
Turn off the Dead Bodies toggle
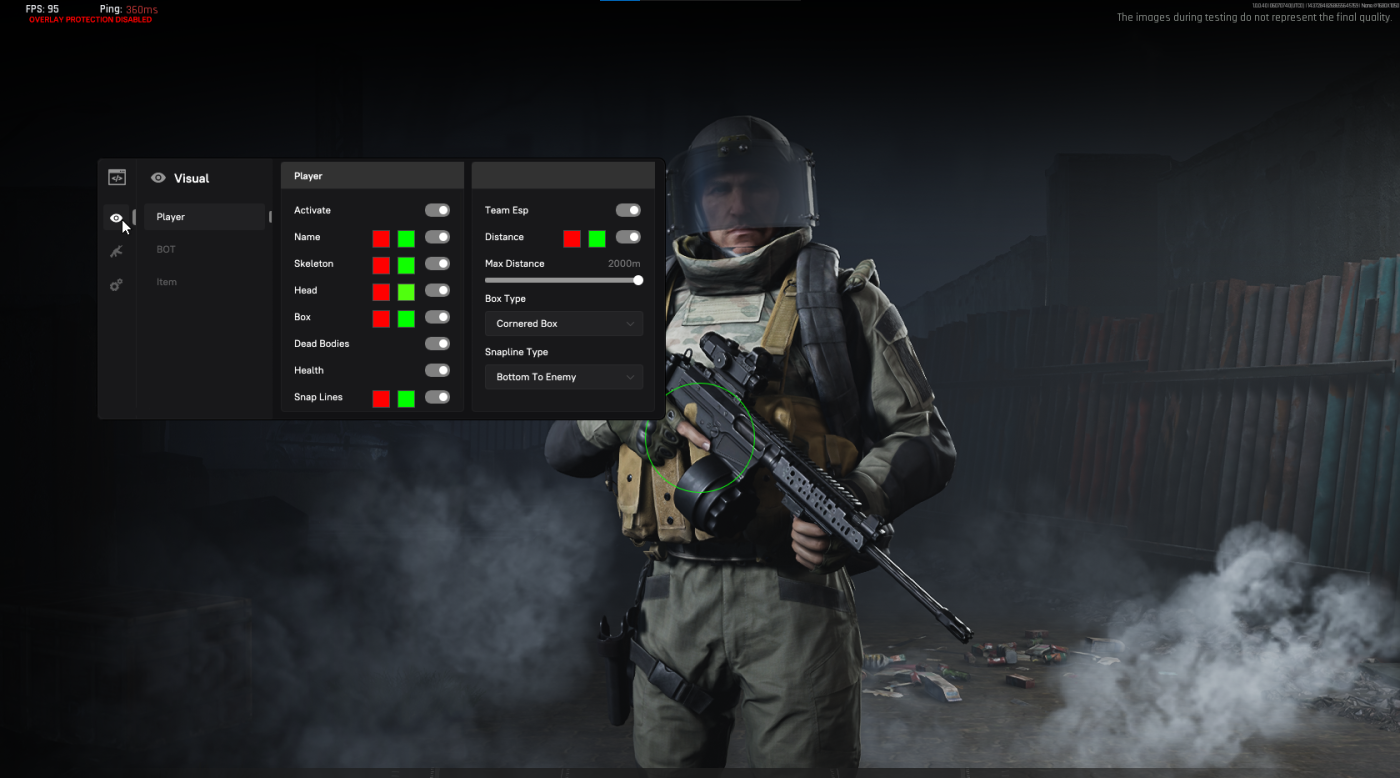coord(437,344)
